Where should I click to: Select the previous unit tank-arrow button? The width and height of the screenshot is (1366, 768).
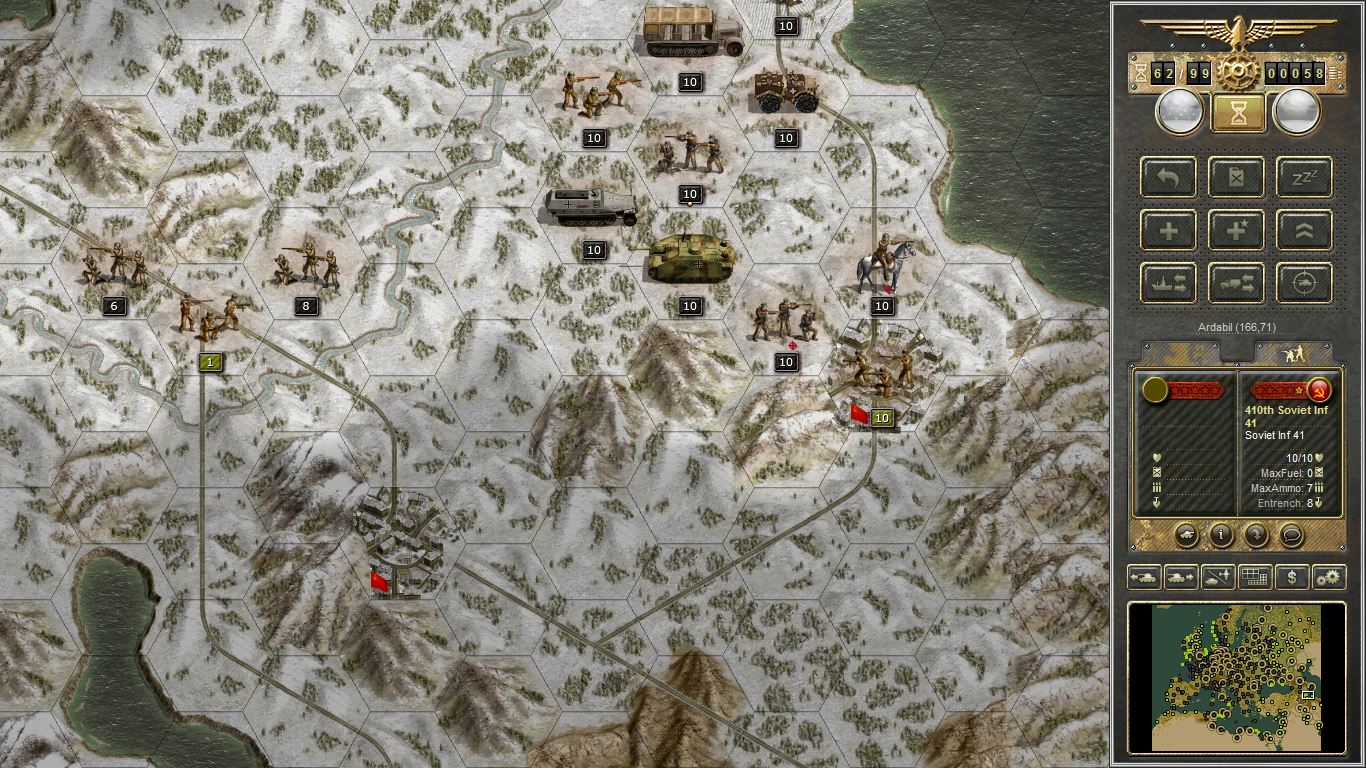(x=1144, y=577)
